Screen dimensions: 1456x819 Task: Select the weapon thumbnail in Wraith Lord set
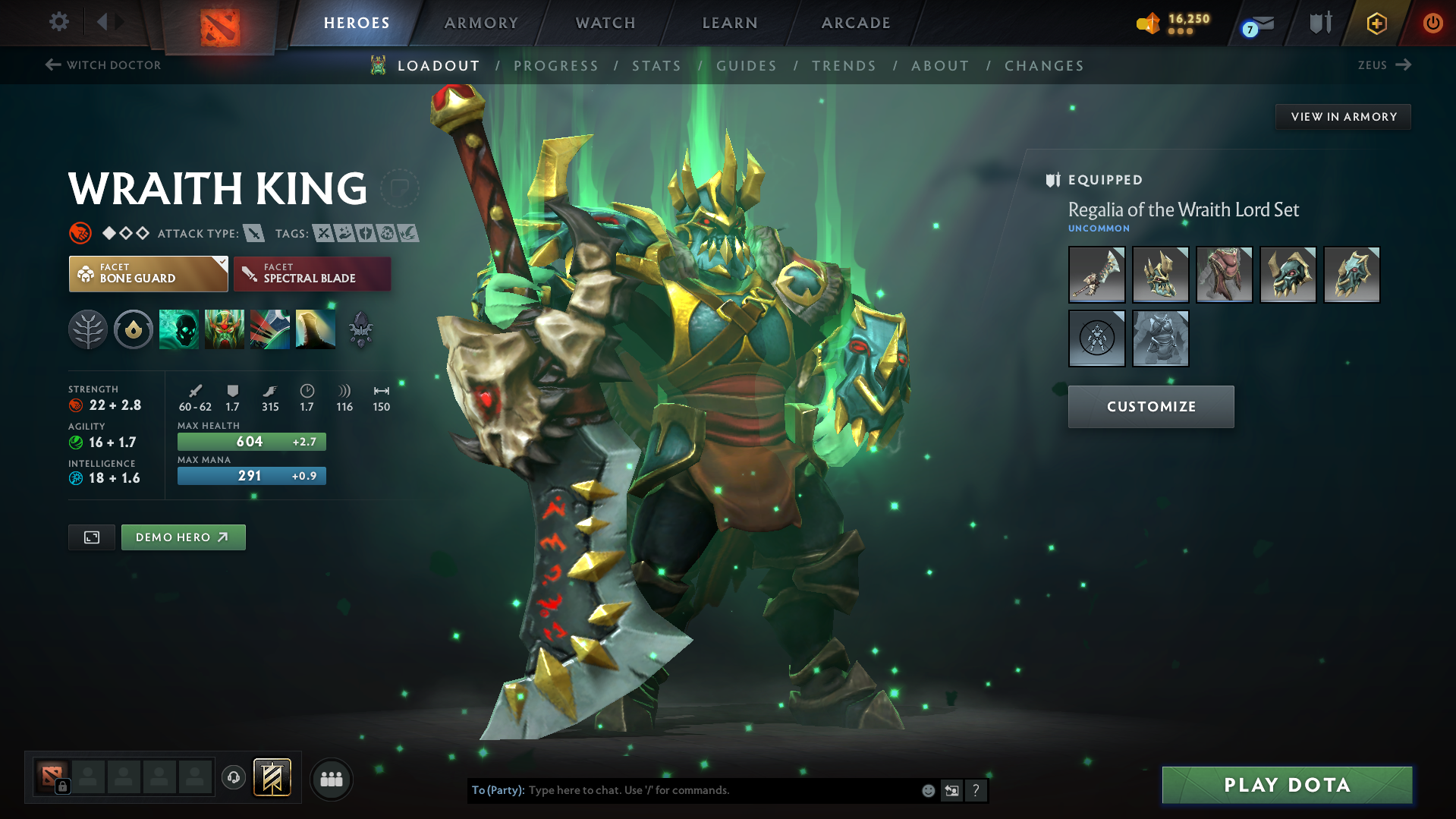point(1096,275)
